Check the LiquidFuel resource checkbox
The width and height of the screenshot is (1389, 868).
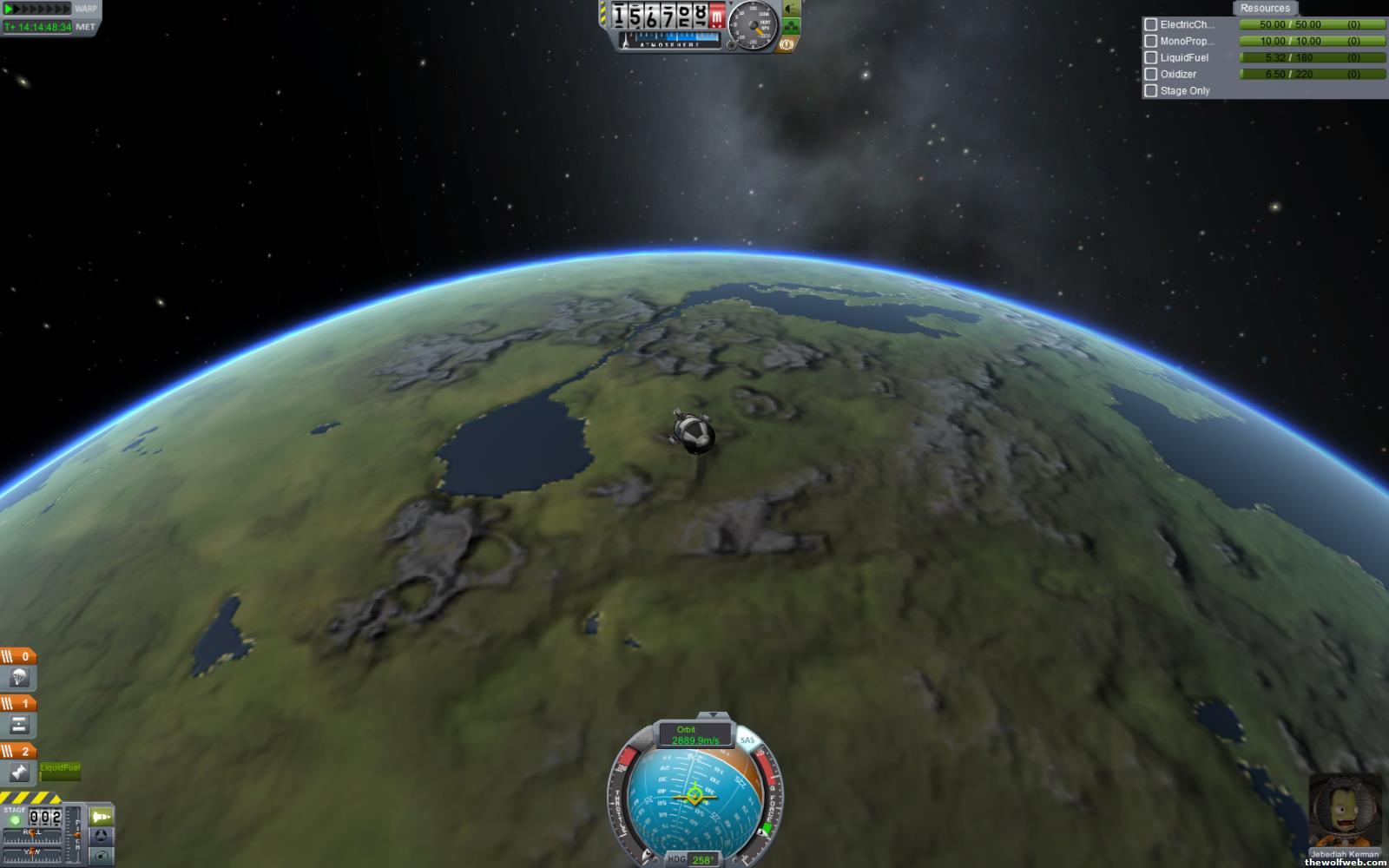pyautogui.click(x=1151, y=58)
